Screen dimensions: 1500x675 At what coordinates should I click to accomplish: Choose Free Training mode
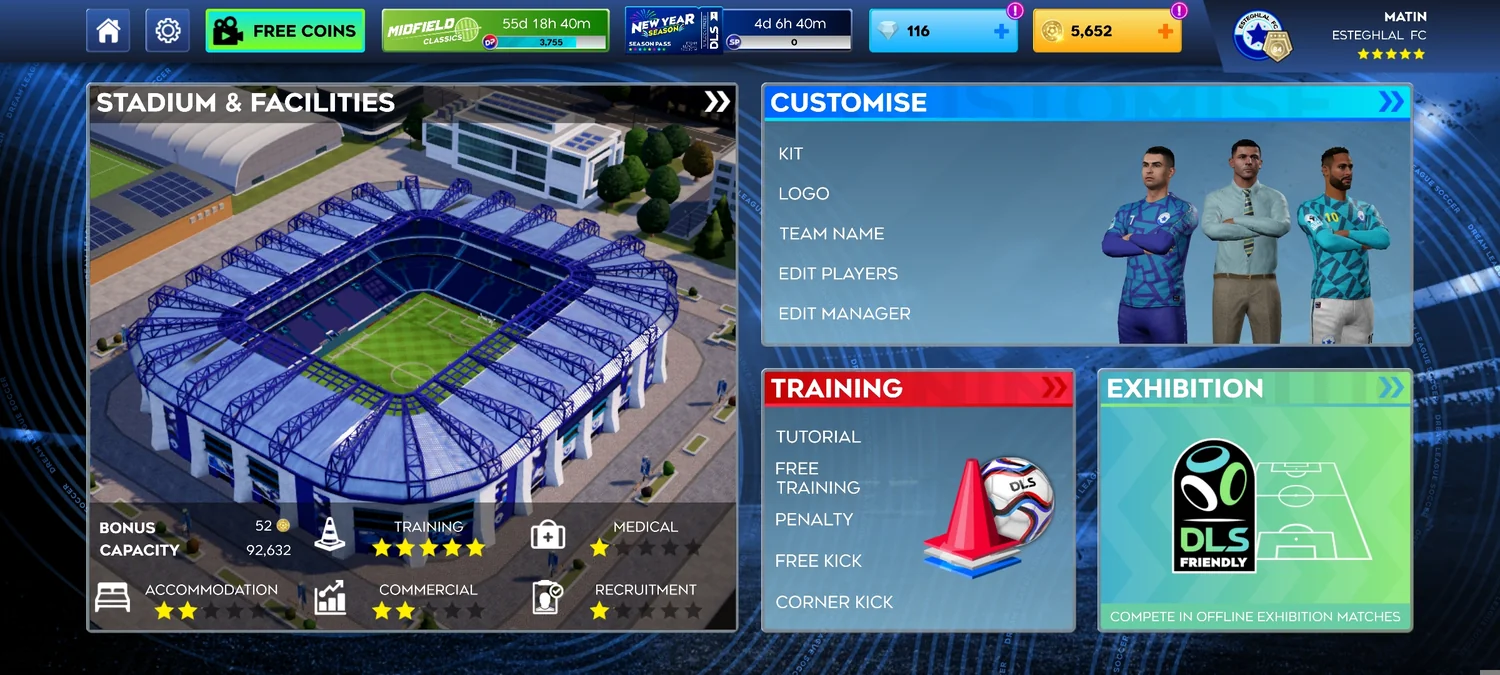click(x=817, y=478)
